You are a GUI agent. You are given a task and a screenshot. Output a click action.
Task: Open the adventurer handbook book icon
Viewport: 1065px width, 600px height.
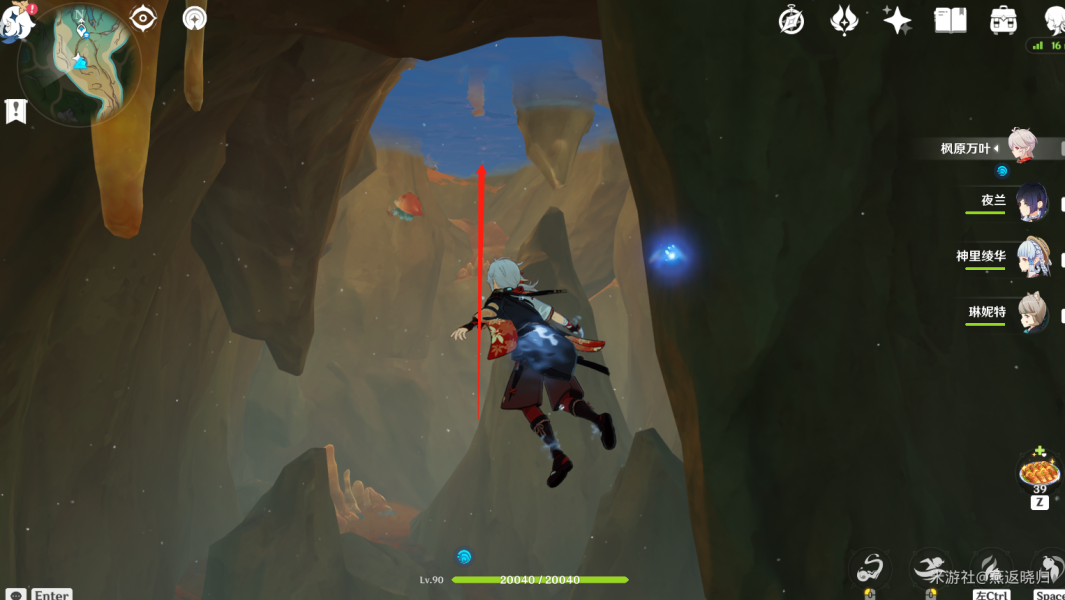949,20
